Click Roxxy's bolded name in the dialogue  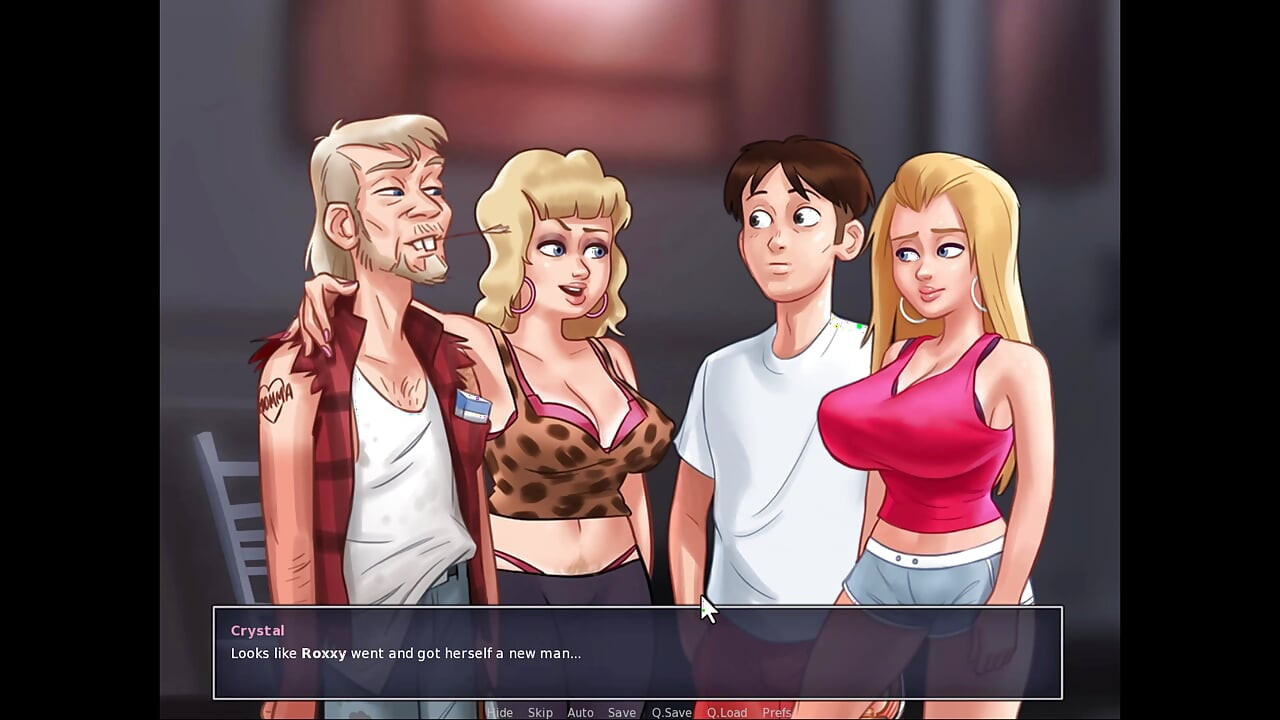[322, 653]
